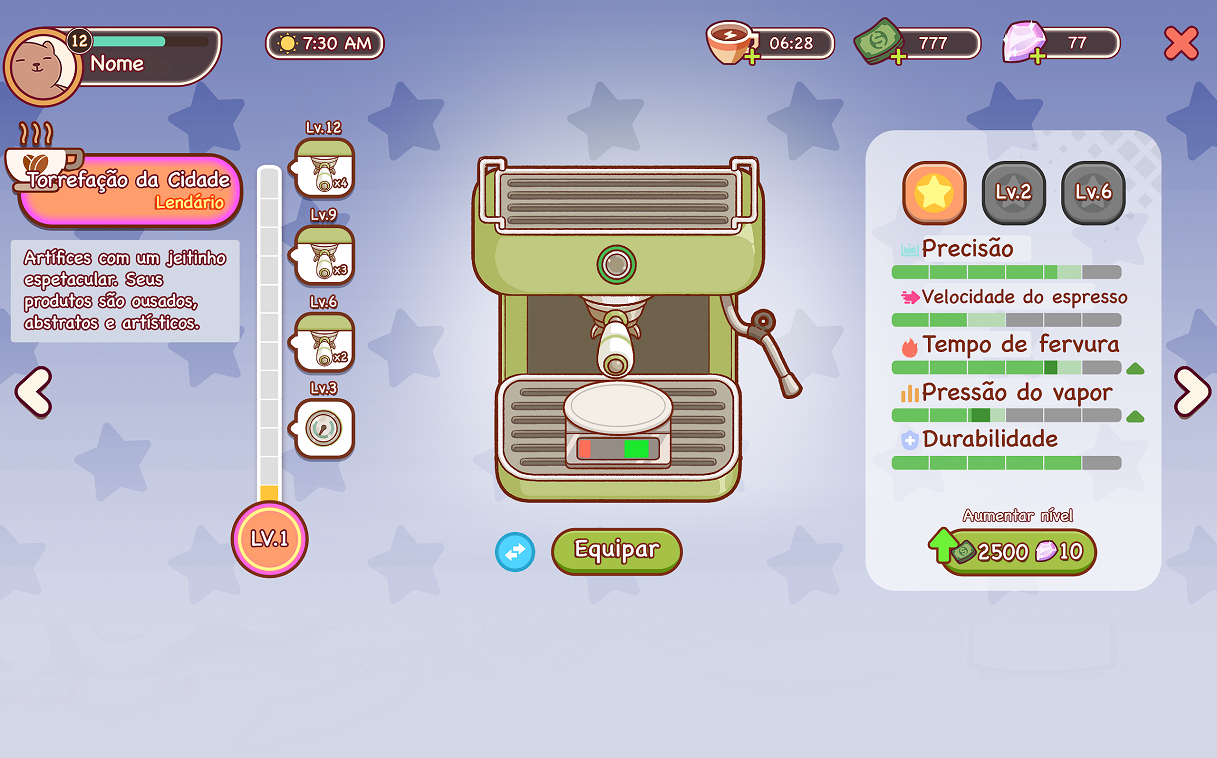1217x758 pixels.
Task: Go to the previous machine with the left arrow
Action: [x=33, y=391]
